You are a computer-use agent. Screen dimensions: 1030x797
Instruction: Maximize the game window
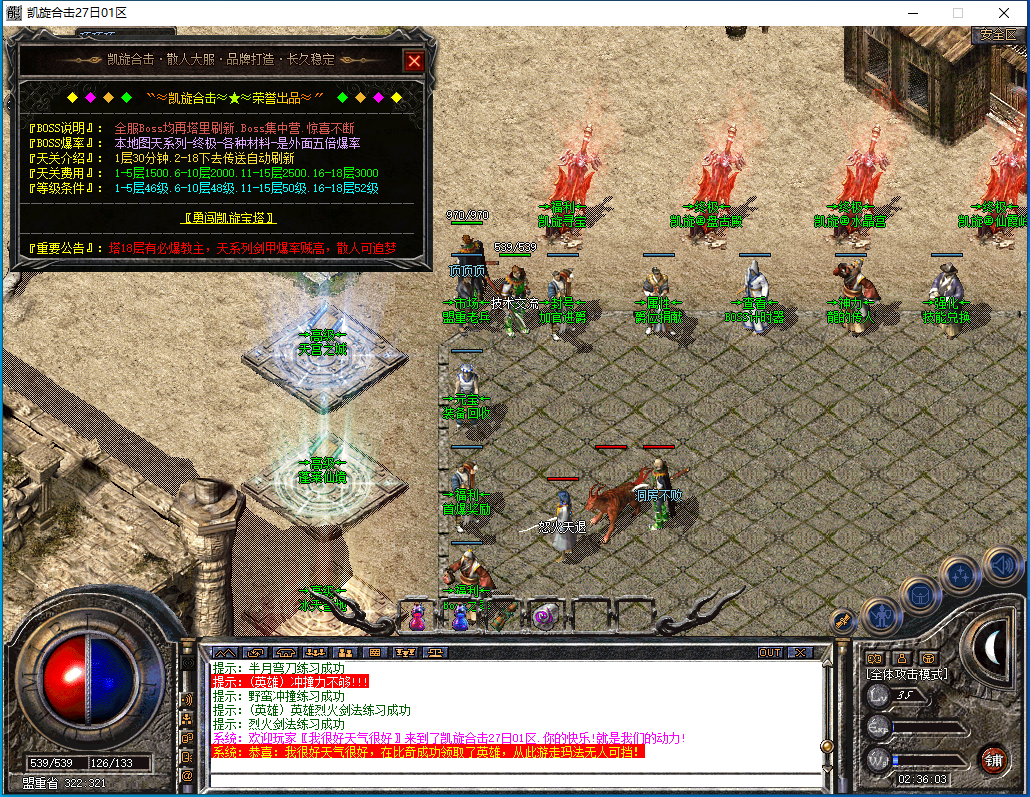(x=957, y=13)
